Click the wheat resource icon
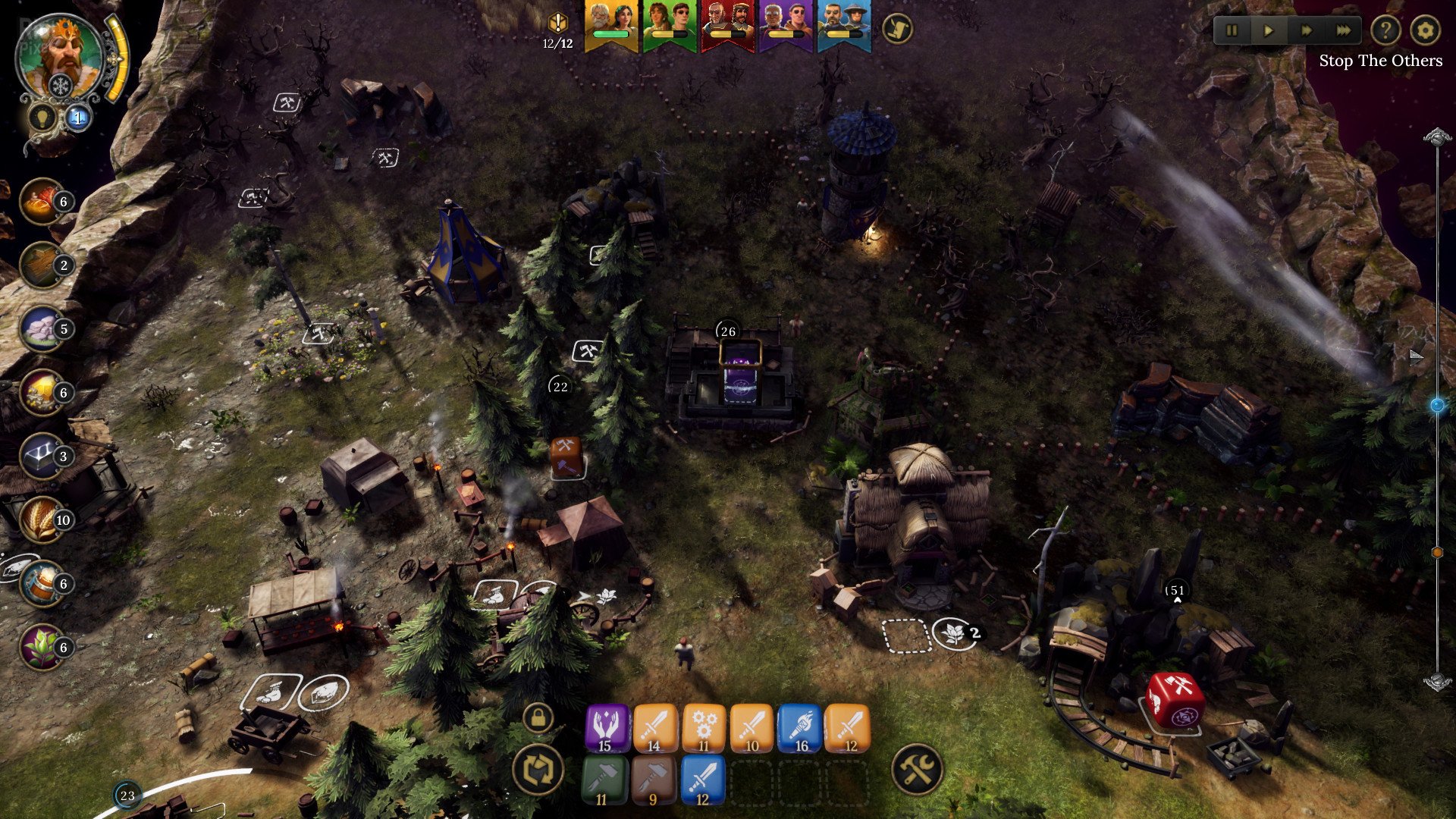 point(42,519)
